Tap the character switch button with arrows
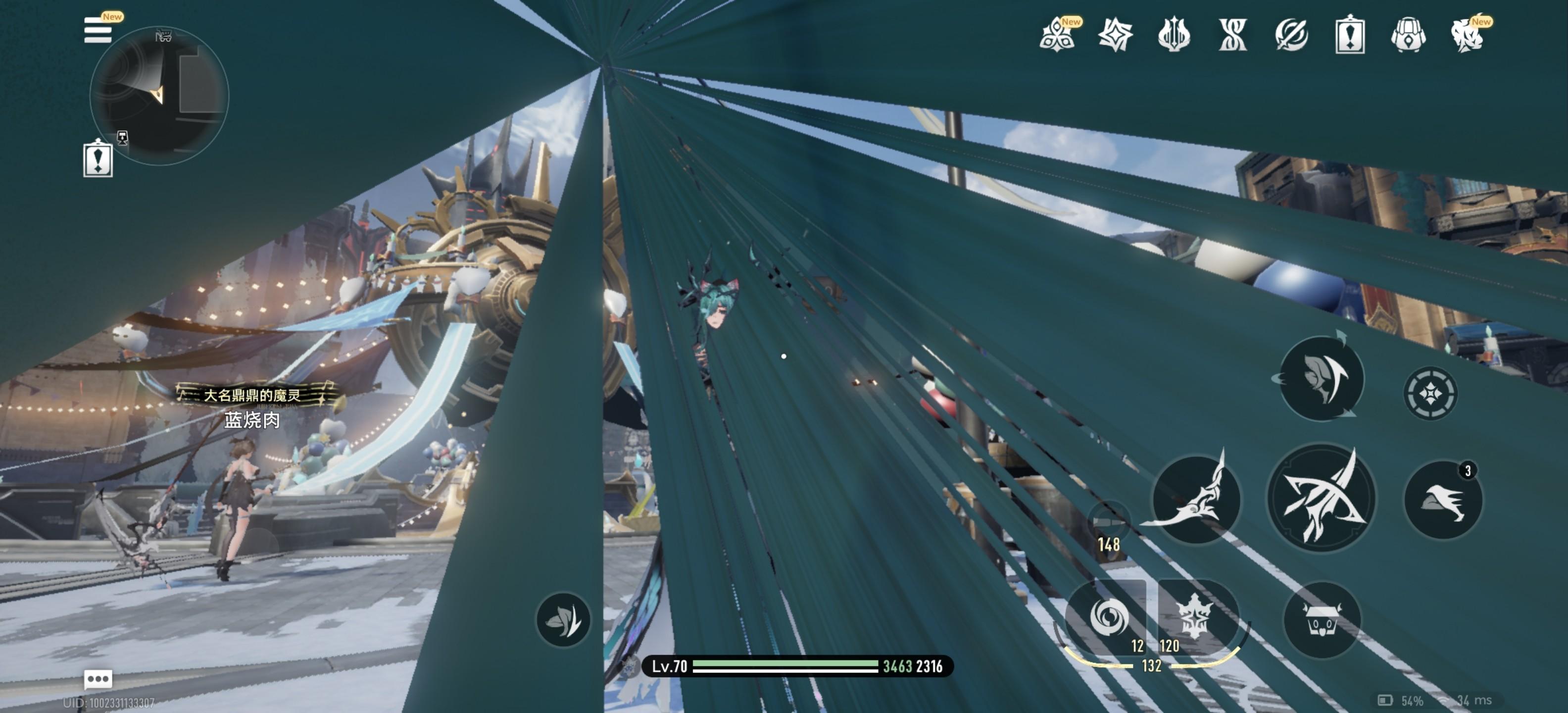Screen dimensions: 1568x713 click(1321, 378)
